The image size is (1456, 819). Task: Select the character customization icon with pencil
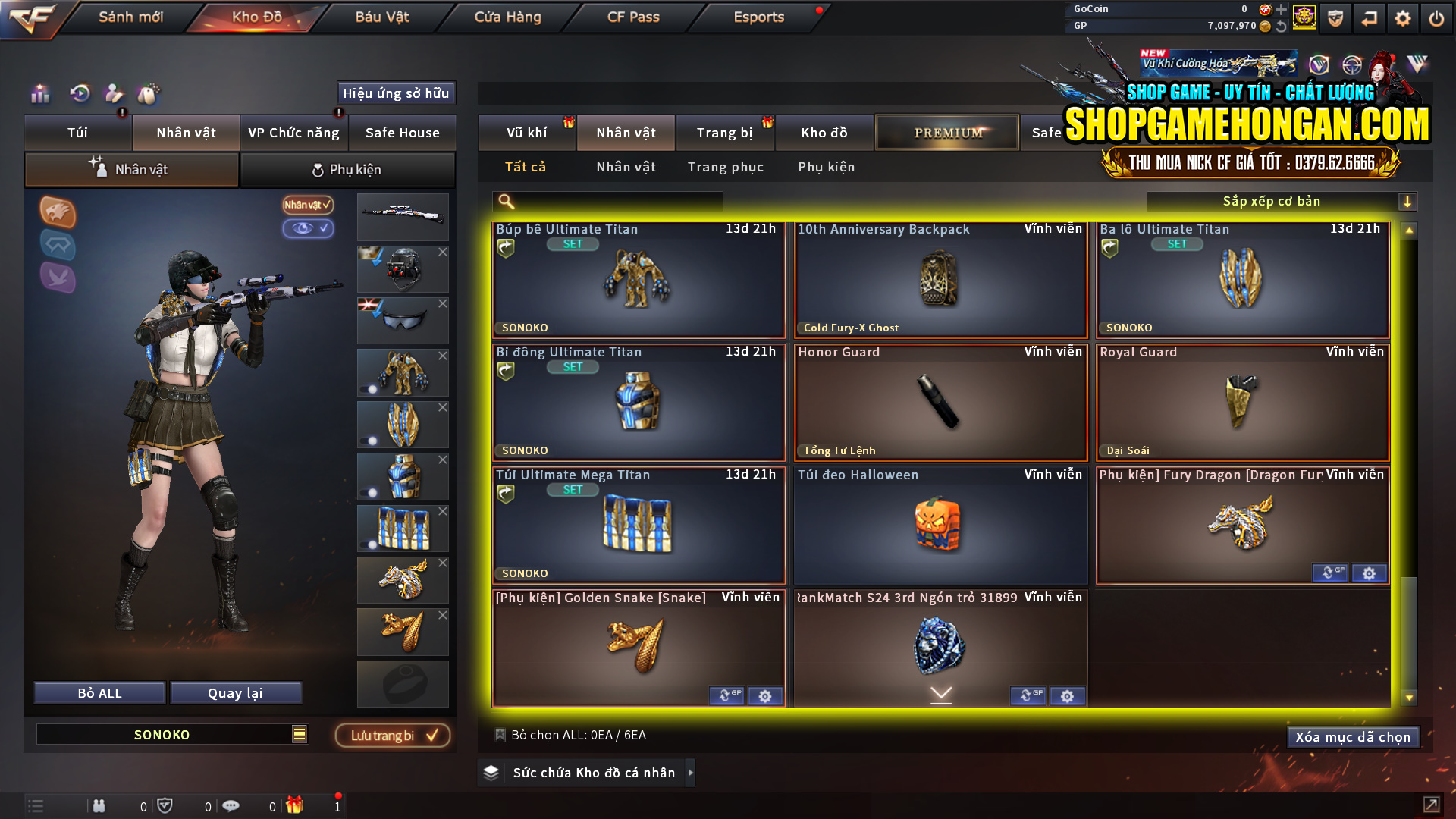(x=114, y=95)
